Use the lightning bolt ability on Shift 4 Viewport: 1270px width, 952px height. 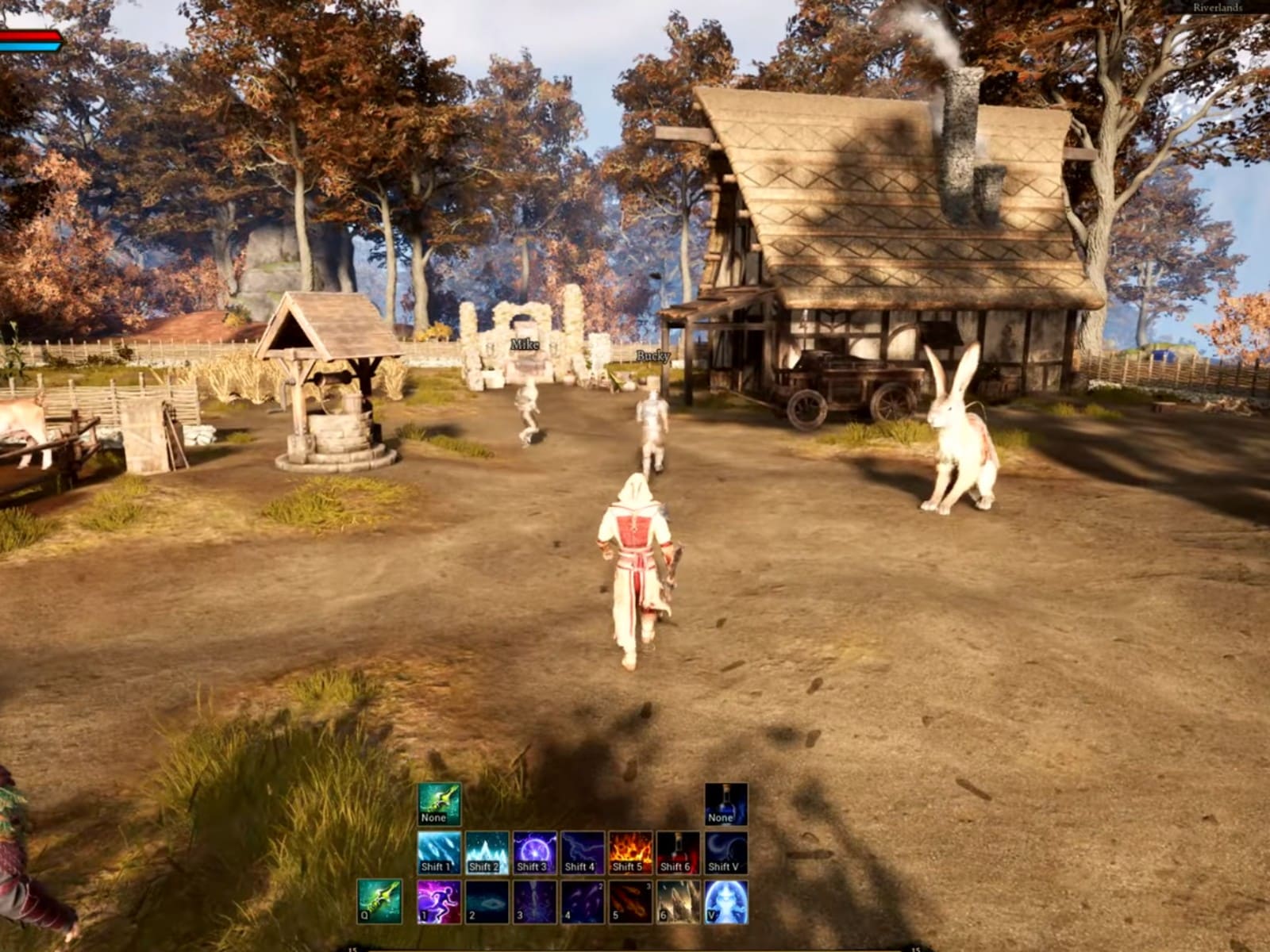(582, 853)
